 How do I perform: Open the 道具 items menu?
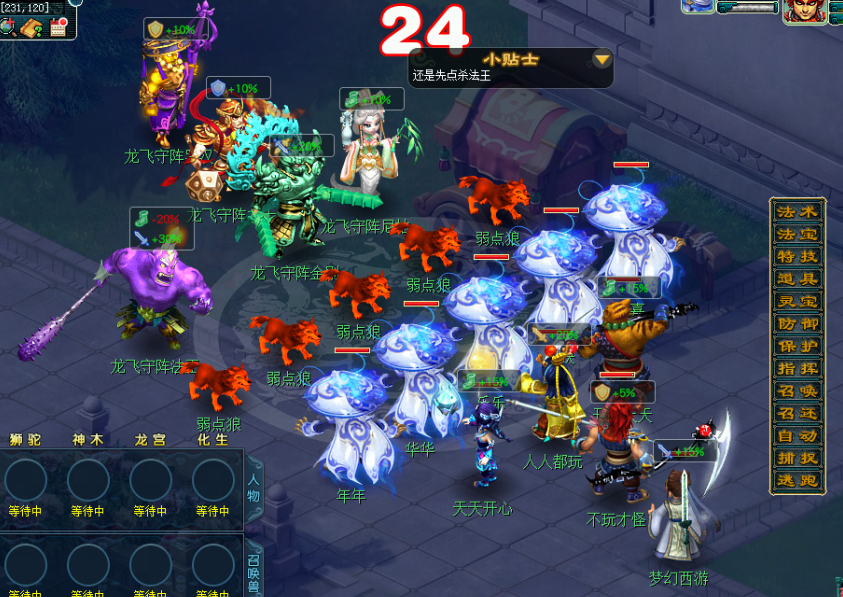798,279
